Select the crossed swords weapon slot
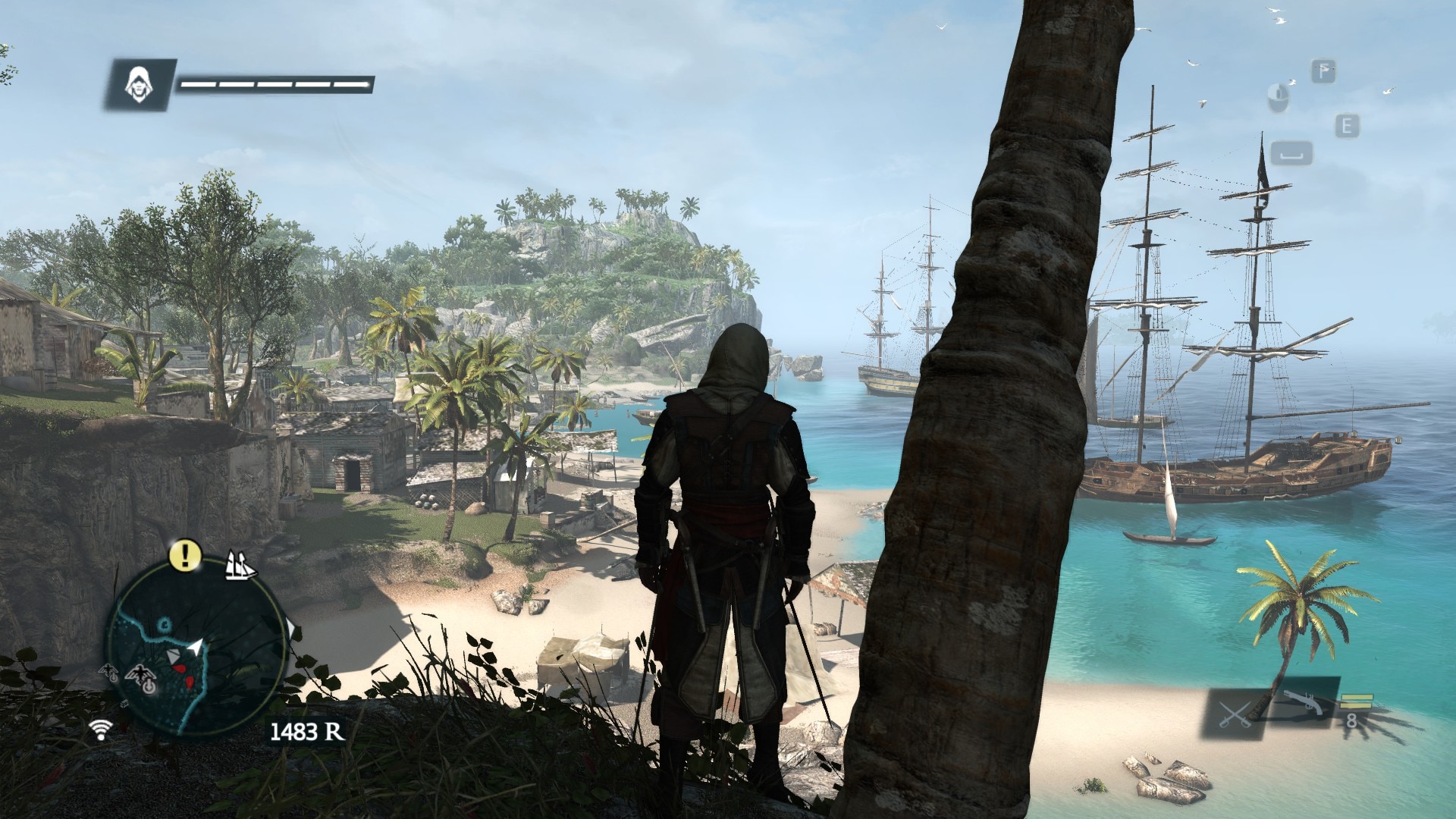This screenshot has width=1456, height=819. [x=1234, y=714]
